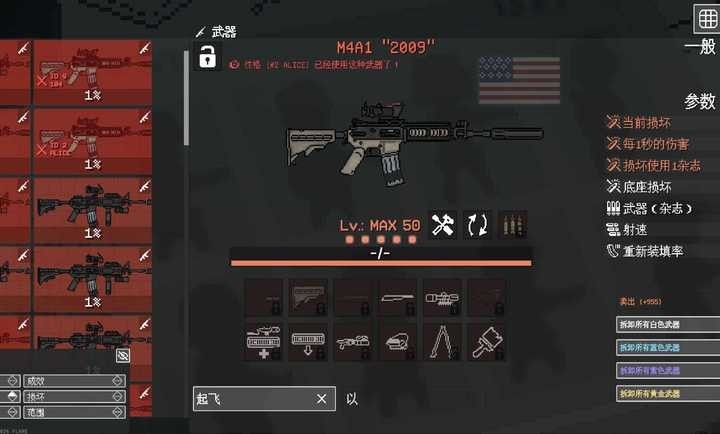Clear the search text with the X
The width and height of the screenshot is (720, 434).
click(321, 399)
